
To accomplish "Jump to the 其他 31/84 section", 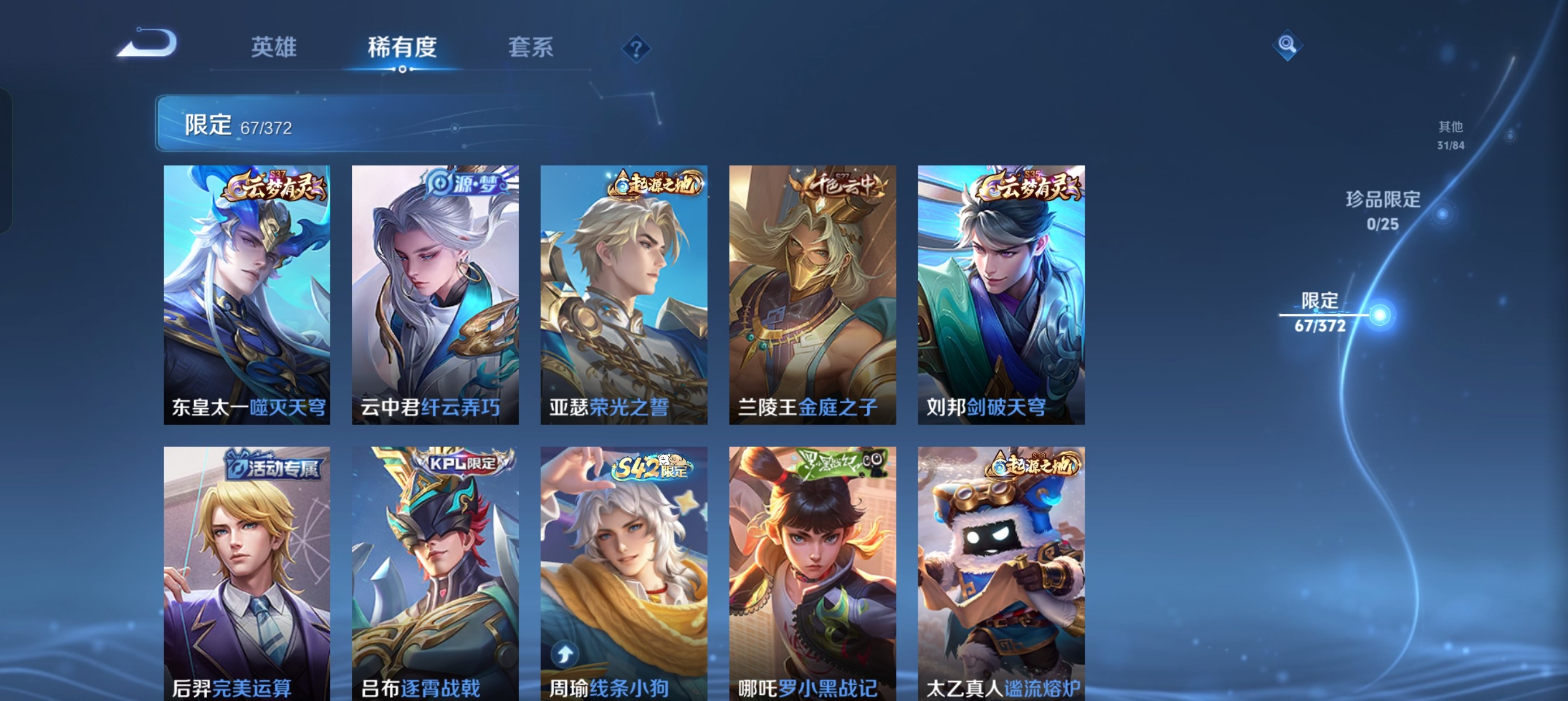I will (x=1450, y=135).
